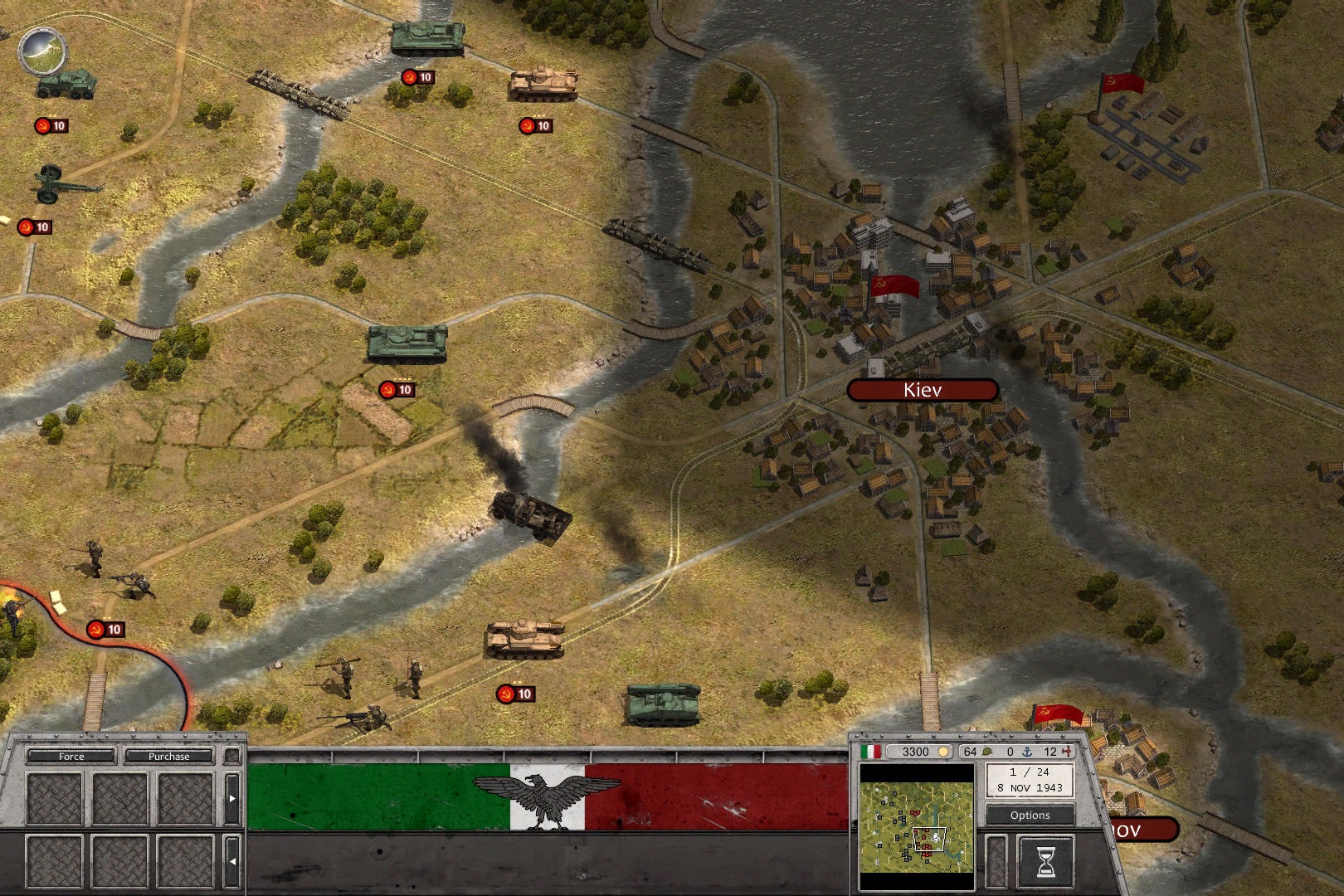Click the red aircraft count icon
Screen dimensions: 1344x896
tap(1068, 752)
